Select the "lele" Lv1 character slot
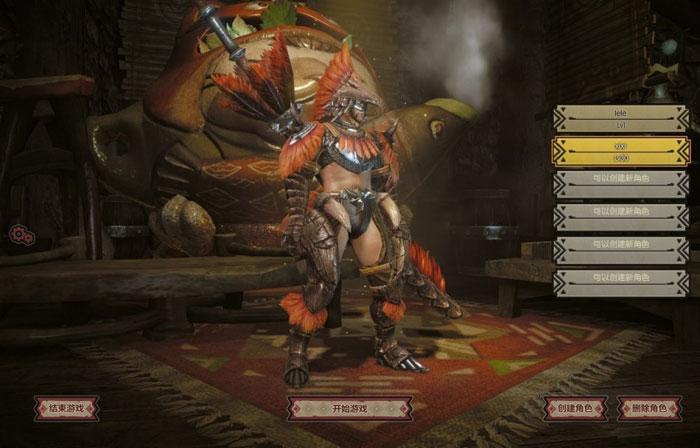The image size is (700, 448). 621,119
